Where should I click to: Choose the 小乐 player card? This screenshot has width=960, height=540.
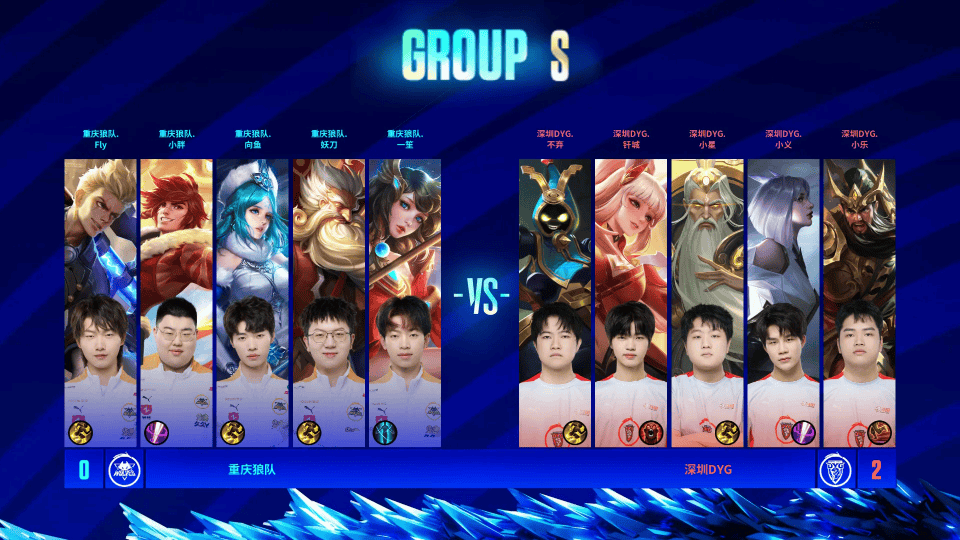click(859, 302)
